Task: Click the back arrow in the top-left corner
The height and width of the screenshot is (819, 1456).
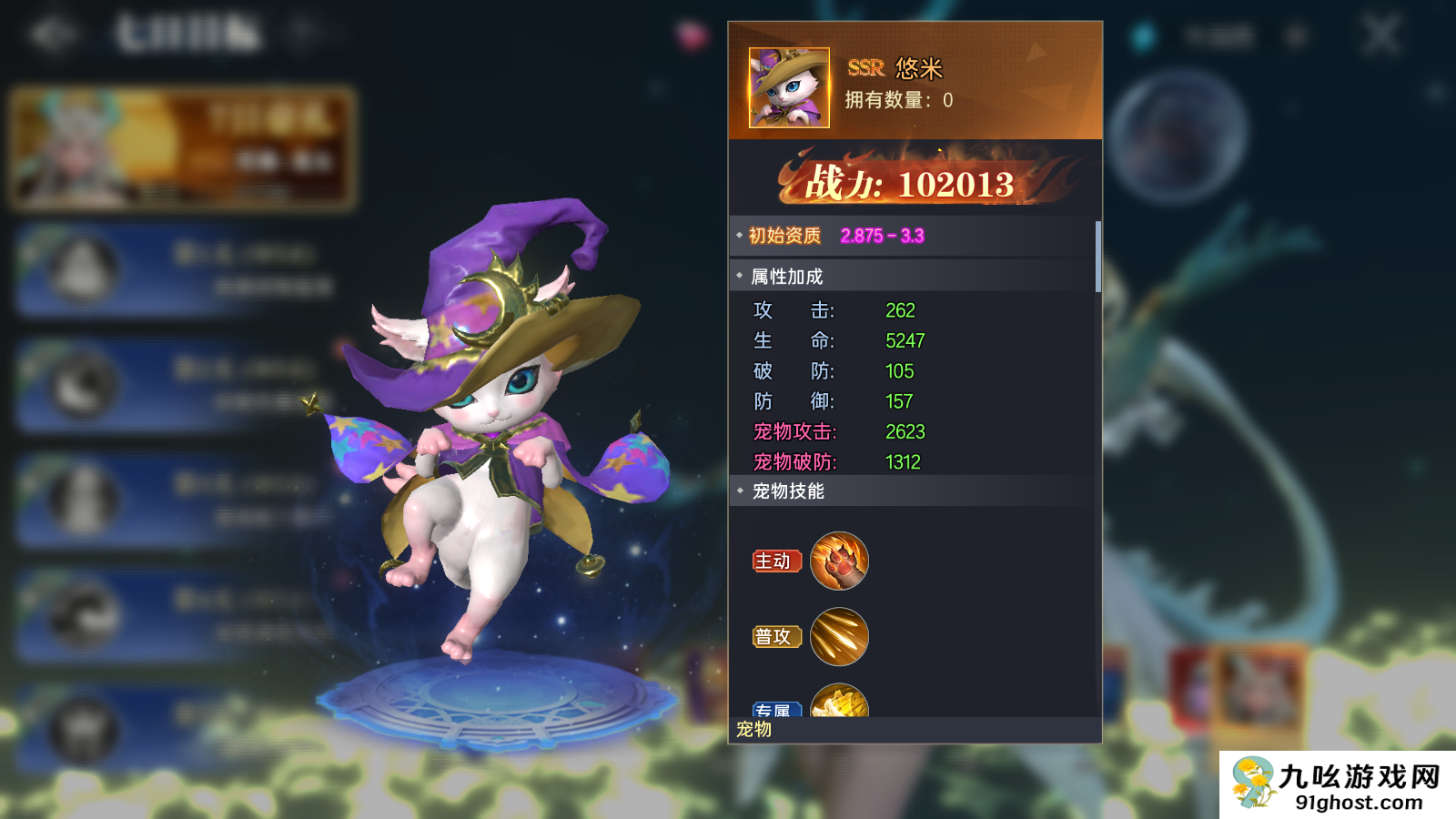Action: tap(56, 34)
